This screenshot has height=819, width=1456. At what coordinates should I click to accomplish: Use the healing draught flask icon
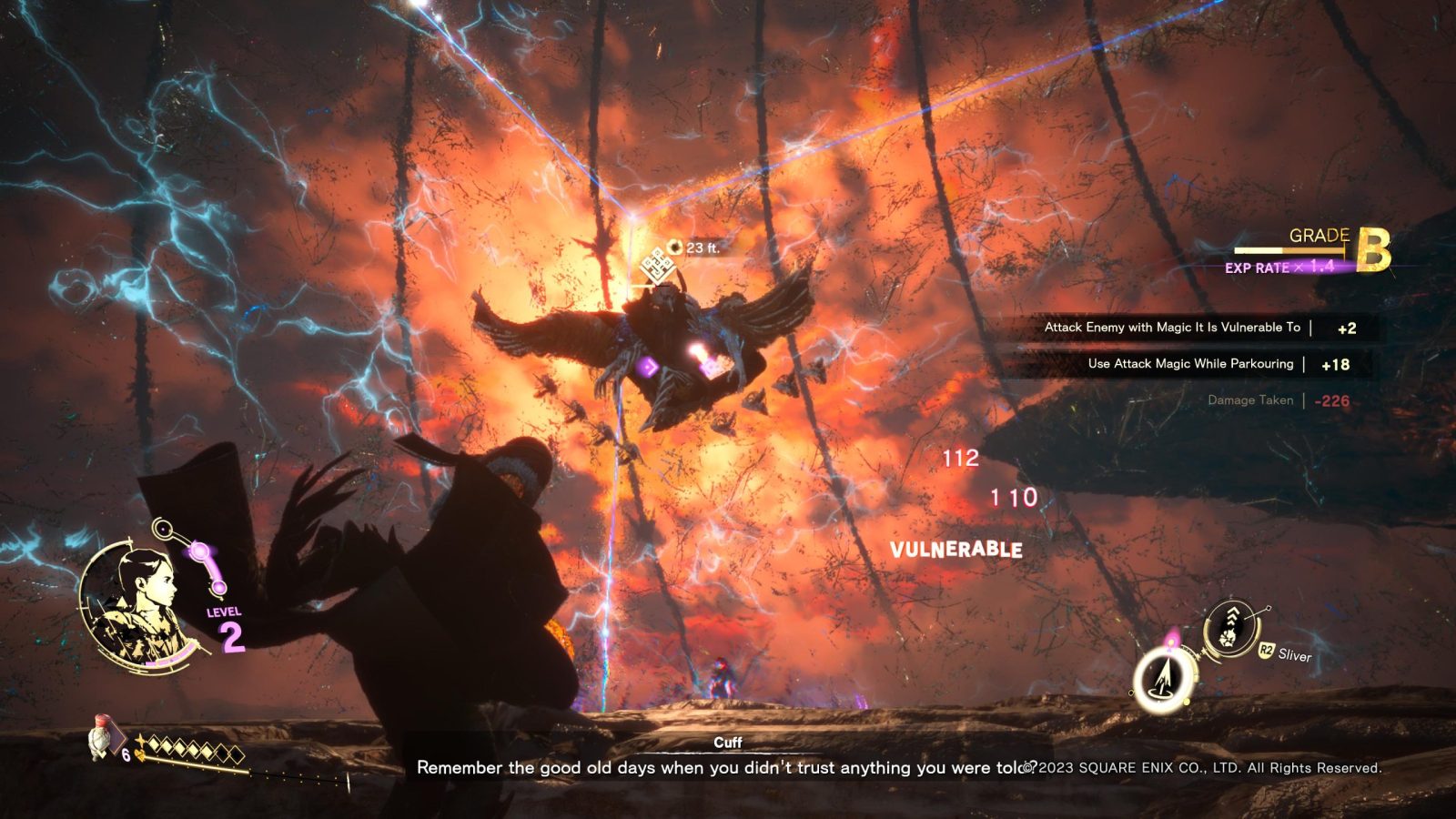(x=101, y=737)
